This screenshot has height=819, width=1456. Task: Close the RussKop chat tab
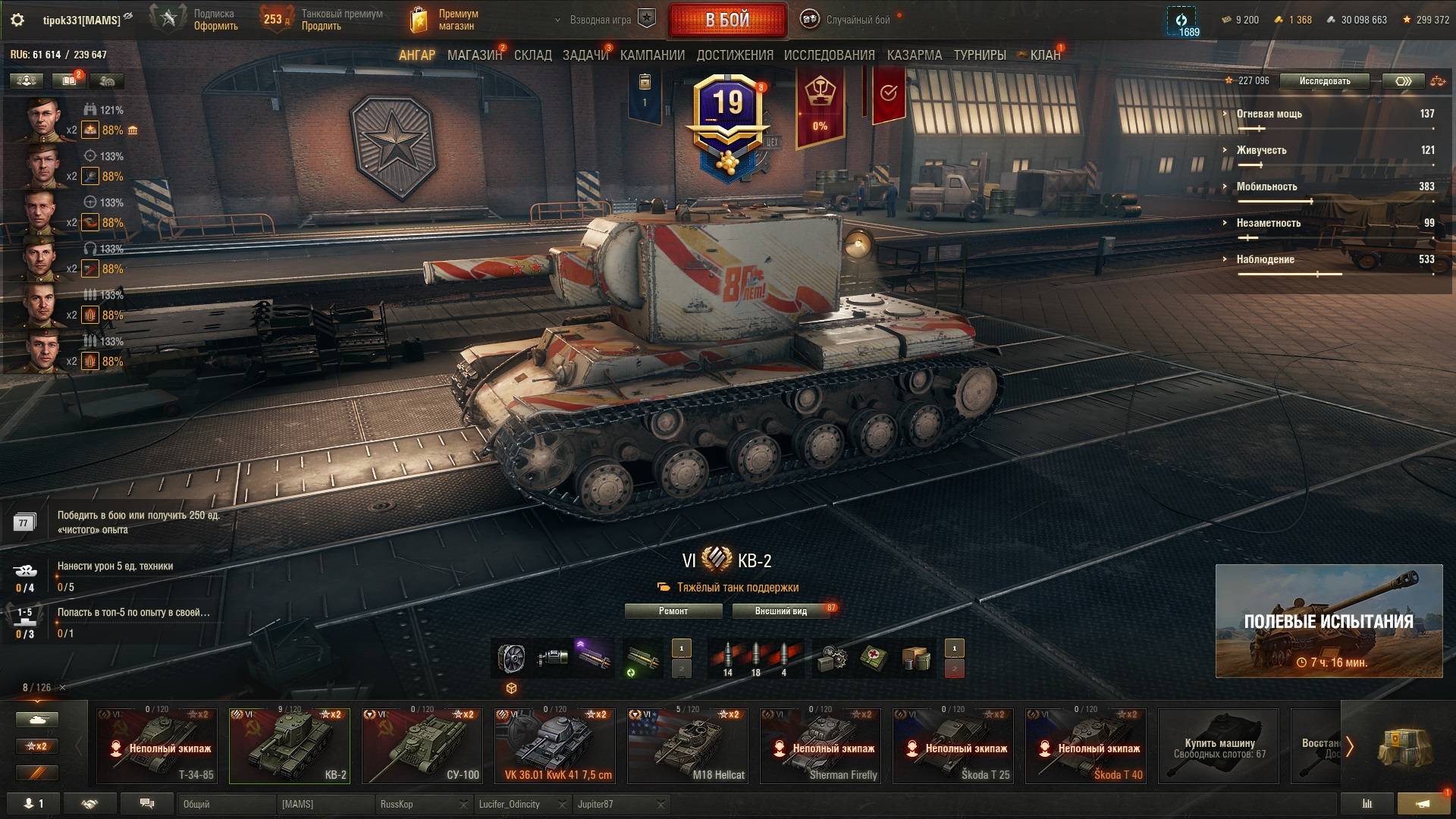pos(463,805)
